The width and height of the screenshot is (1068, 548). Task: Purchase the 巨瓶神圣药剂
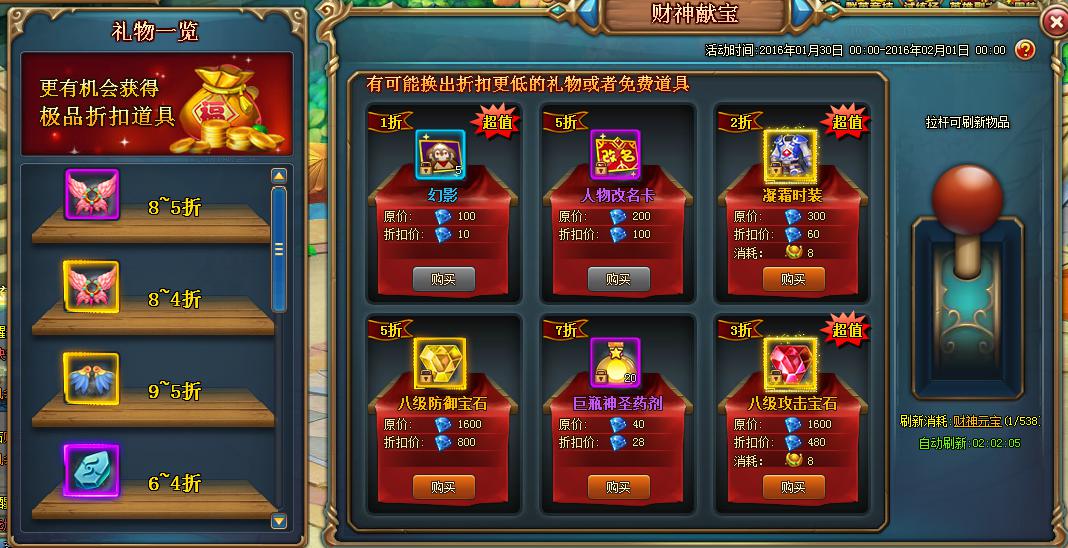(x=618, y=487)
